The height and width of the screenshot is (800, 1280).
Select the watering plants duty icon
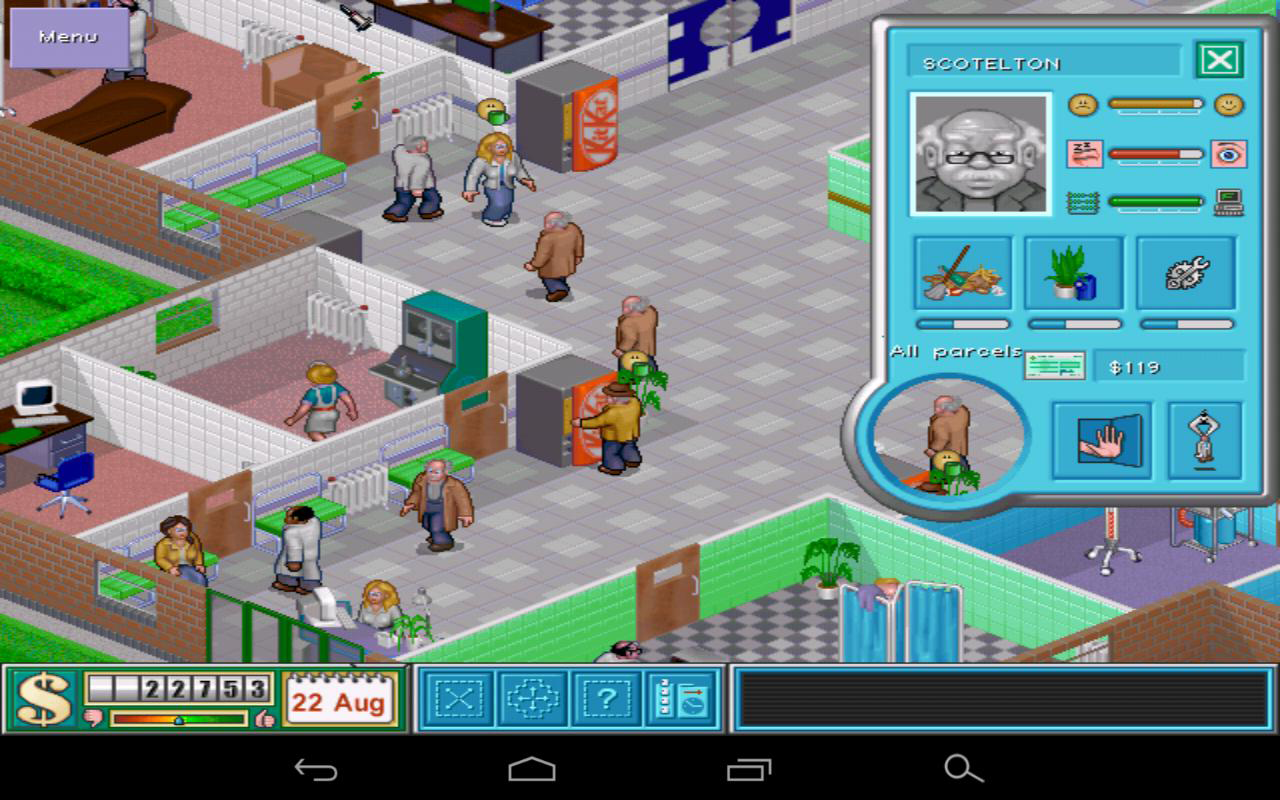coord(1073,272)
